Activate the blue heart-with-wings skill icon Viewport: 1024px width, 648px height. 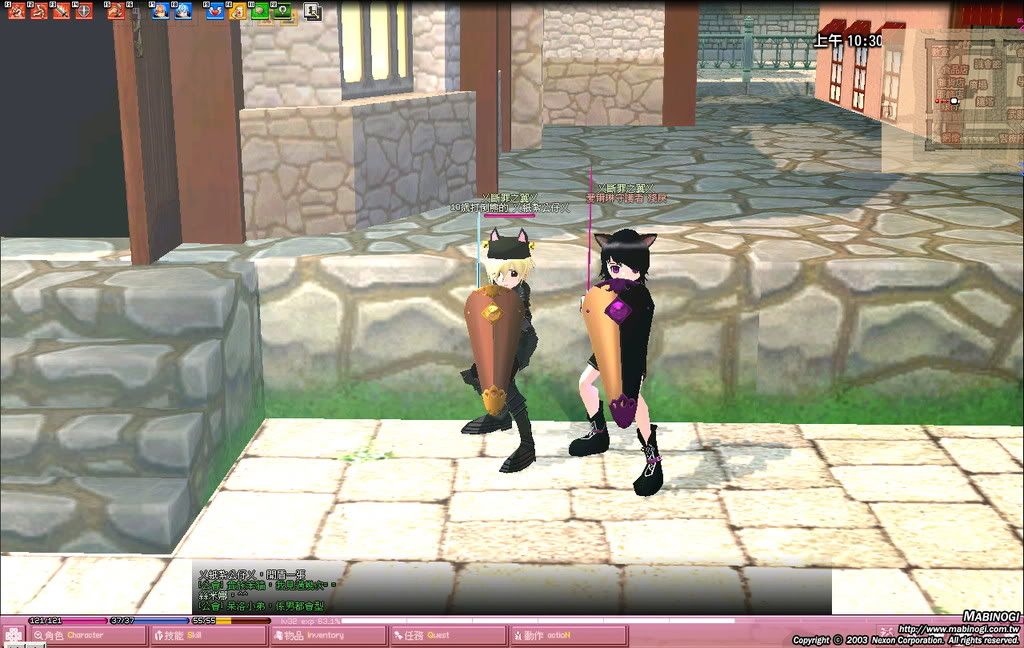(215, 11)
